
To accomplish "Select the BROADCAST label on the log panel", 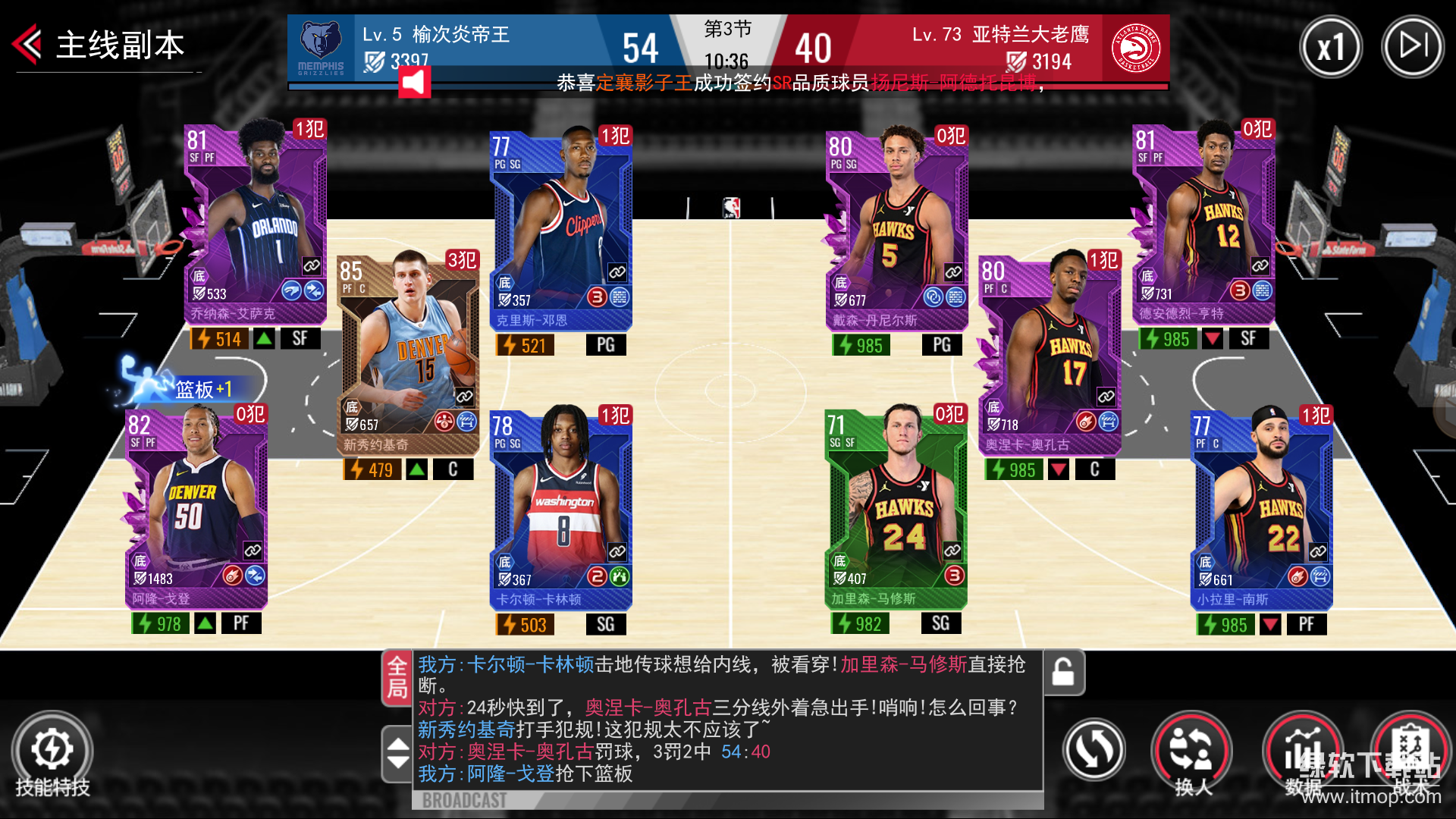I will click(x=464, y=799).
